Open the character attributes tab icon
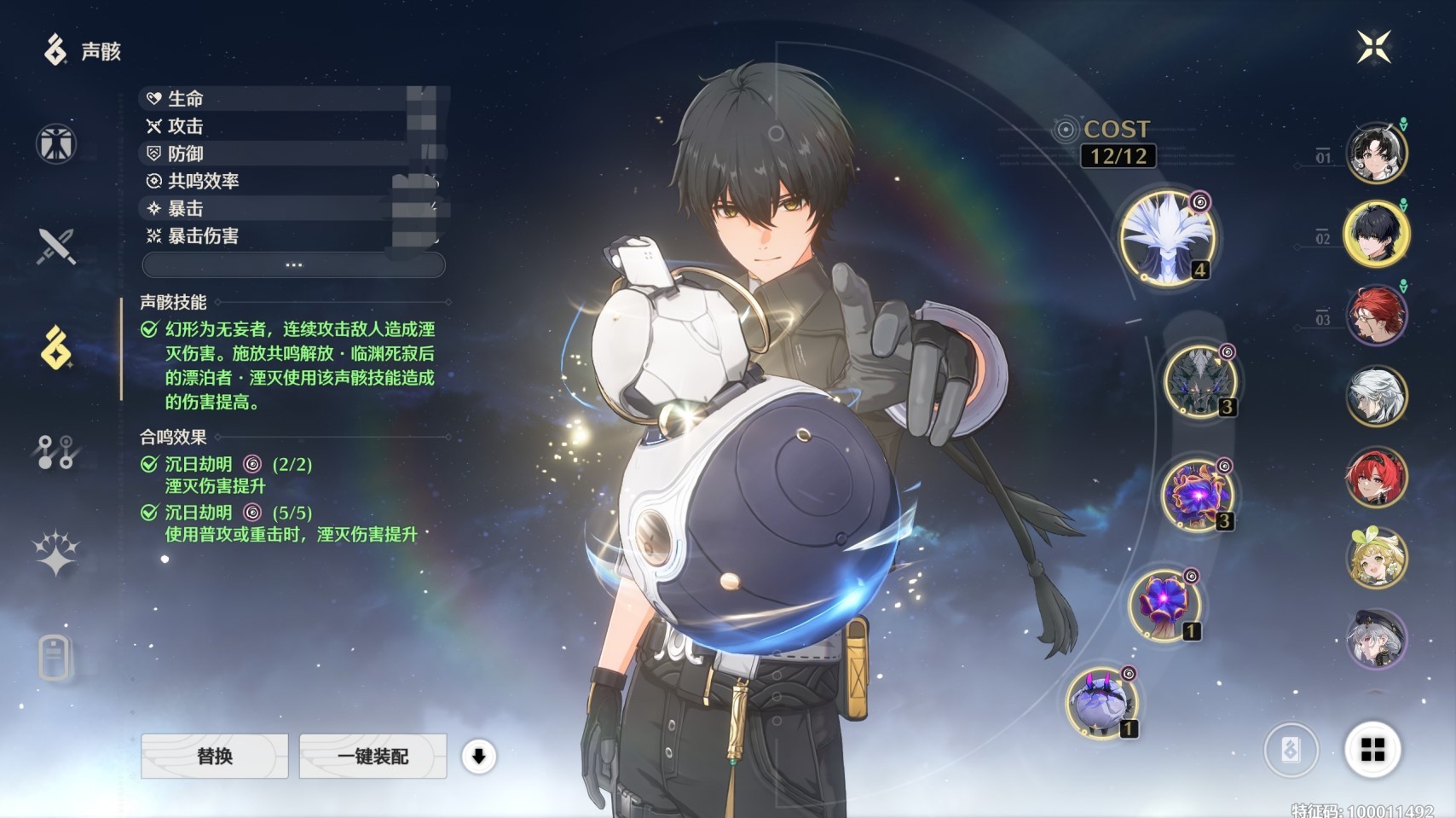Viewport: 1456px width, 818px height. coord(56,143)
